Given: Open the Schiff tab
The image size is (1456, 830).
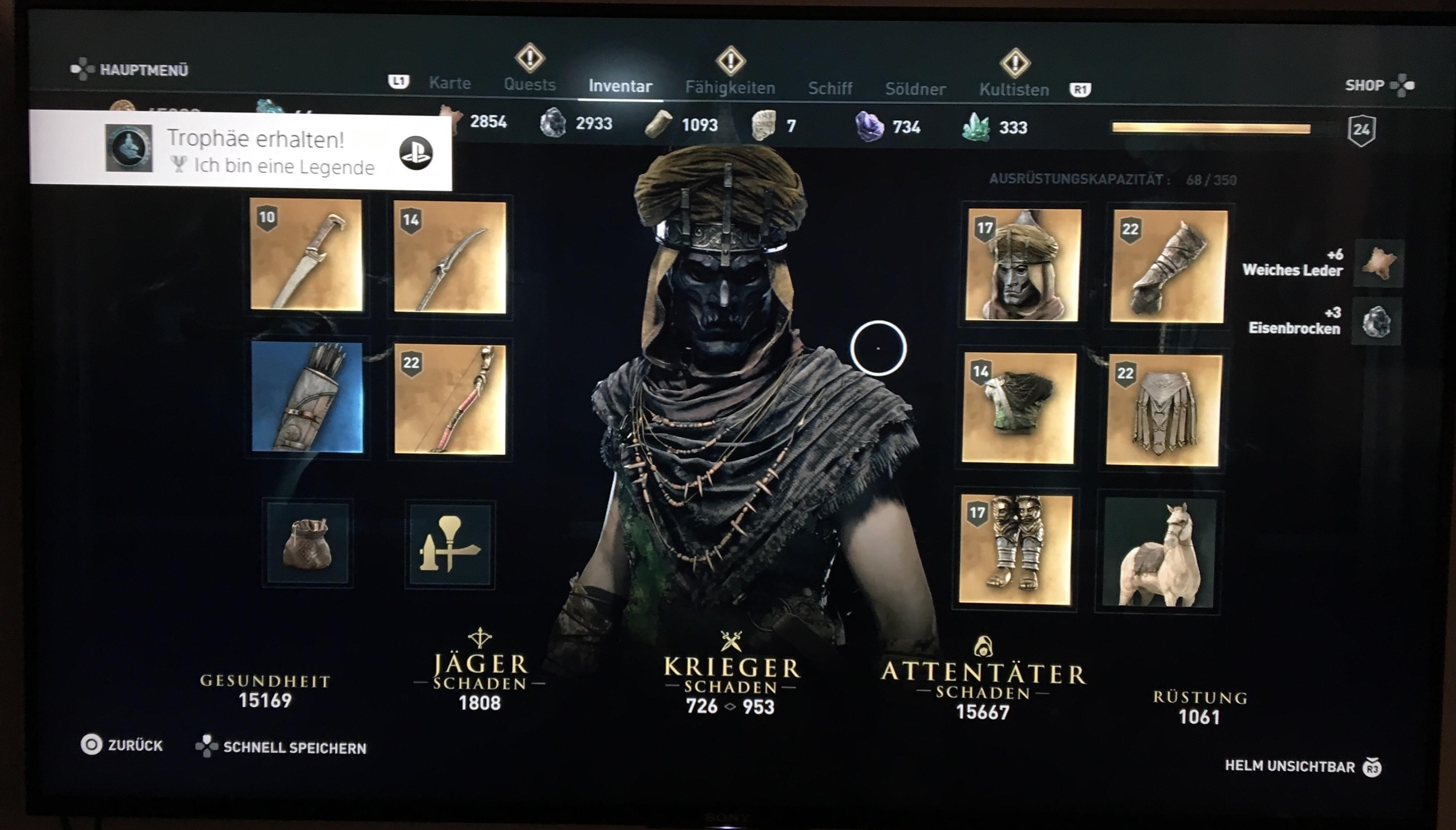Looking at the screenshot, I should tap(830, 88).
